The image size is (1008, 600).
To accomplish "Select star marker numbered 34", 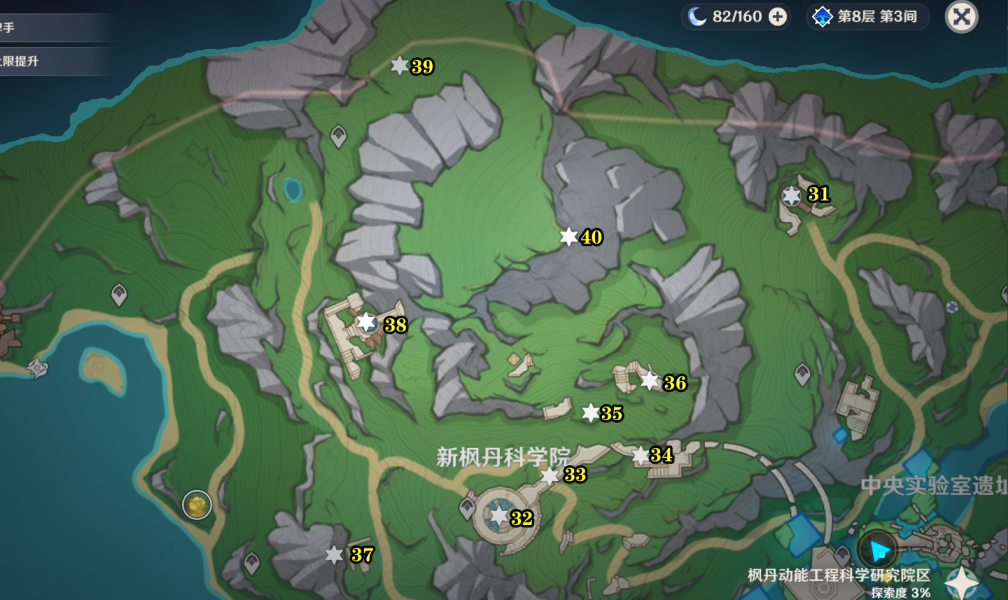I will 640,456.
